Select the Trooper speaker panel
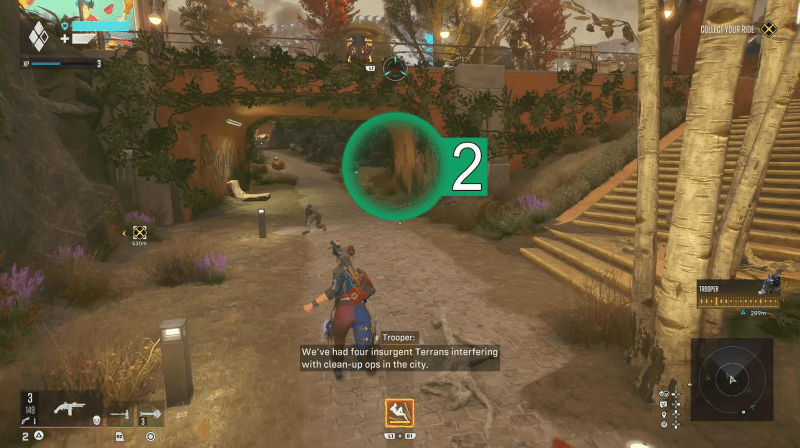 (739, 293)
